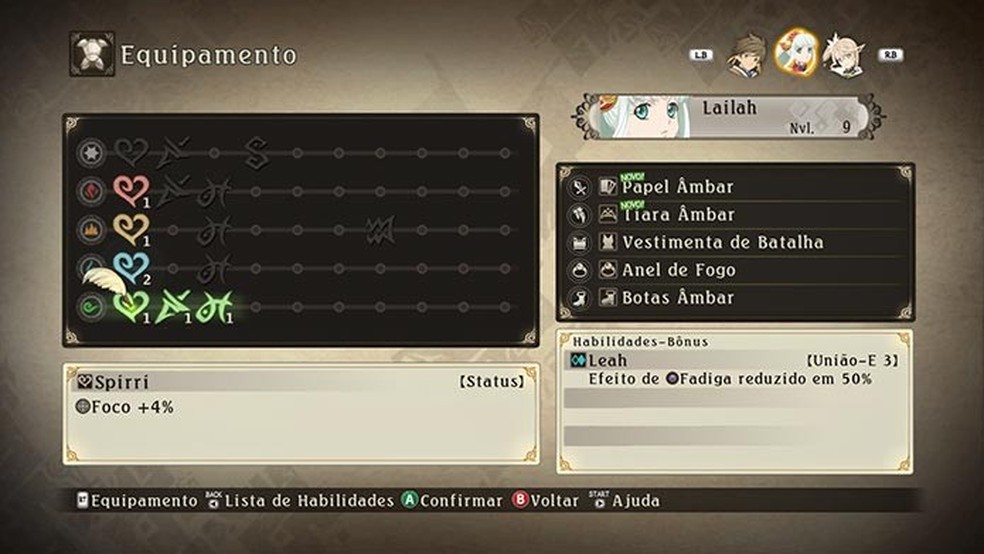The image size is (984, 554).
Task: Select Lailah's highlighted portrait tab
Action: (797, 53)
